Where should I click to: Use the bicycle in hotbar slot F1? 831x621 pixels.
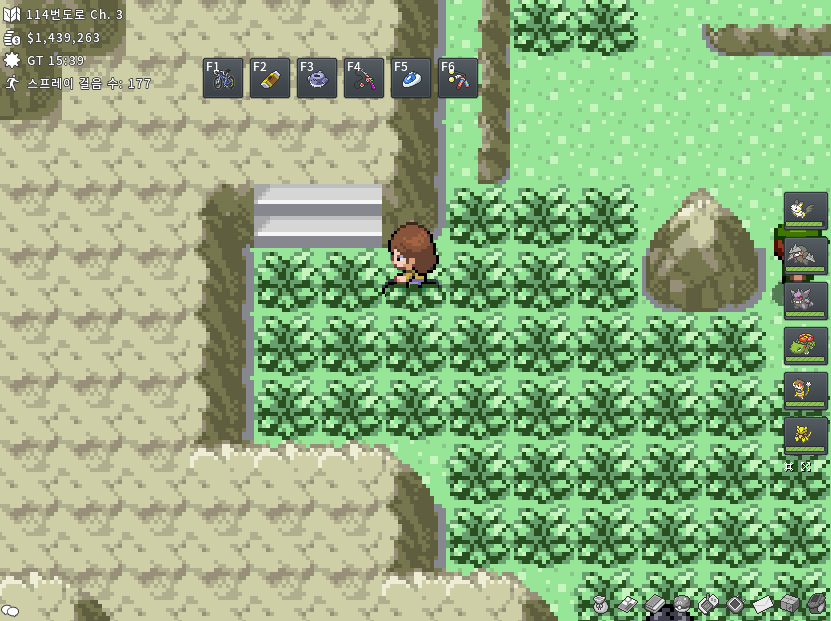[223, 78]
